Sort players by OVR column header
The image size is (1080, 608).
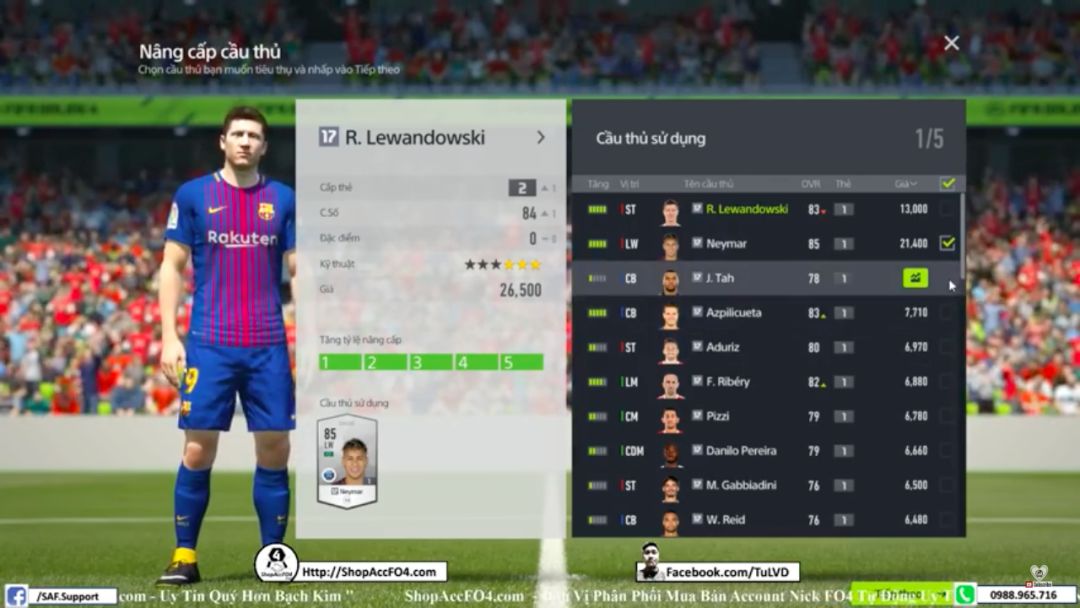811,184
